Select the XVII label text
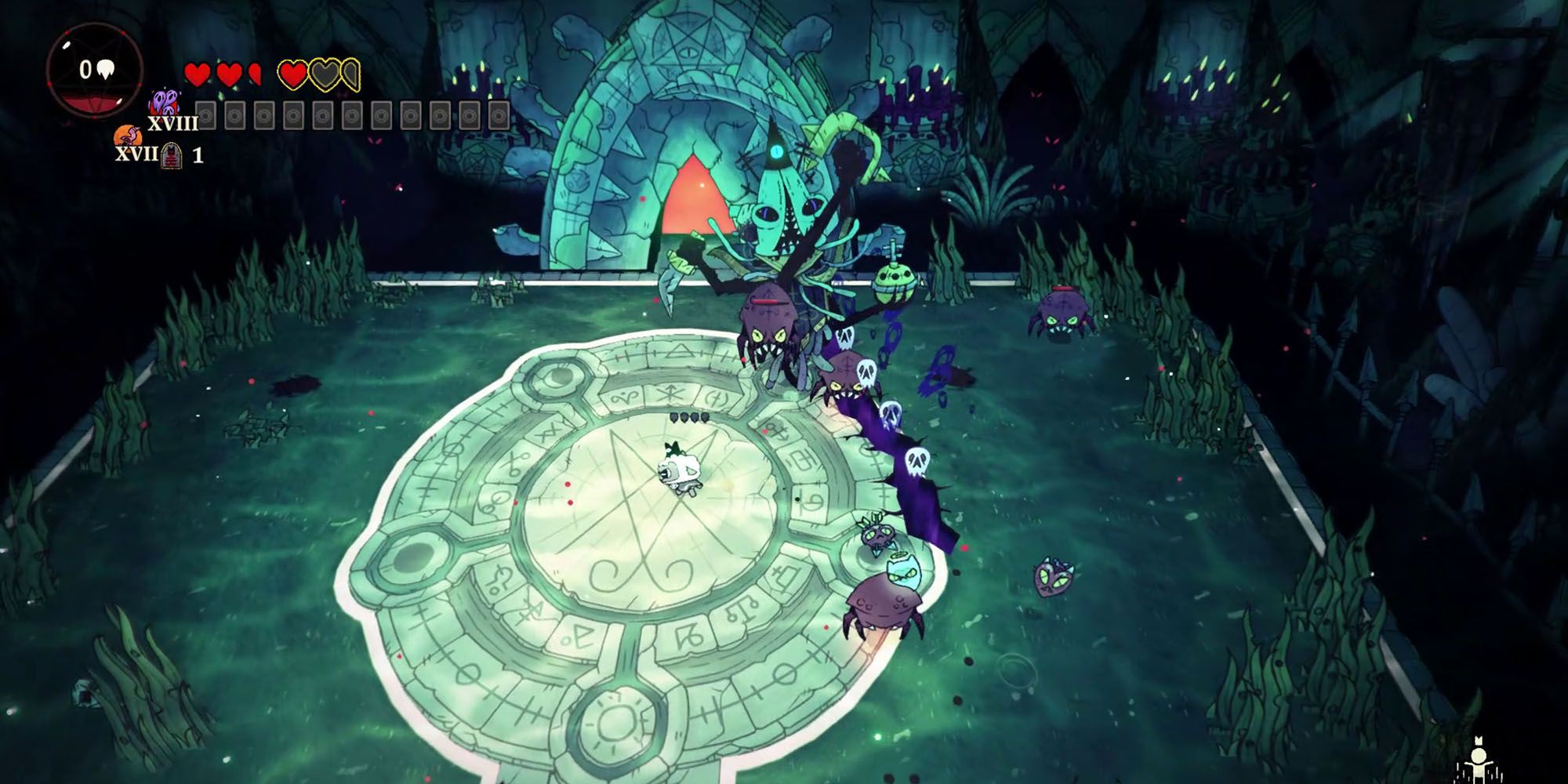Image resolution: width=1568 pixels, height=784 pixels. tap(135, 154)
